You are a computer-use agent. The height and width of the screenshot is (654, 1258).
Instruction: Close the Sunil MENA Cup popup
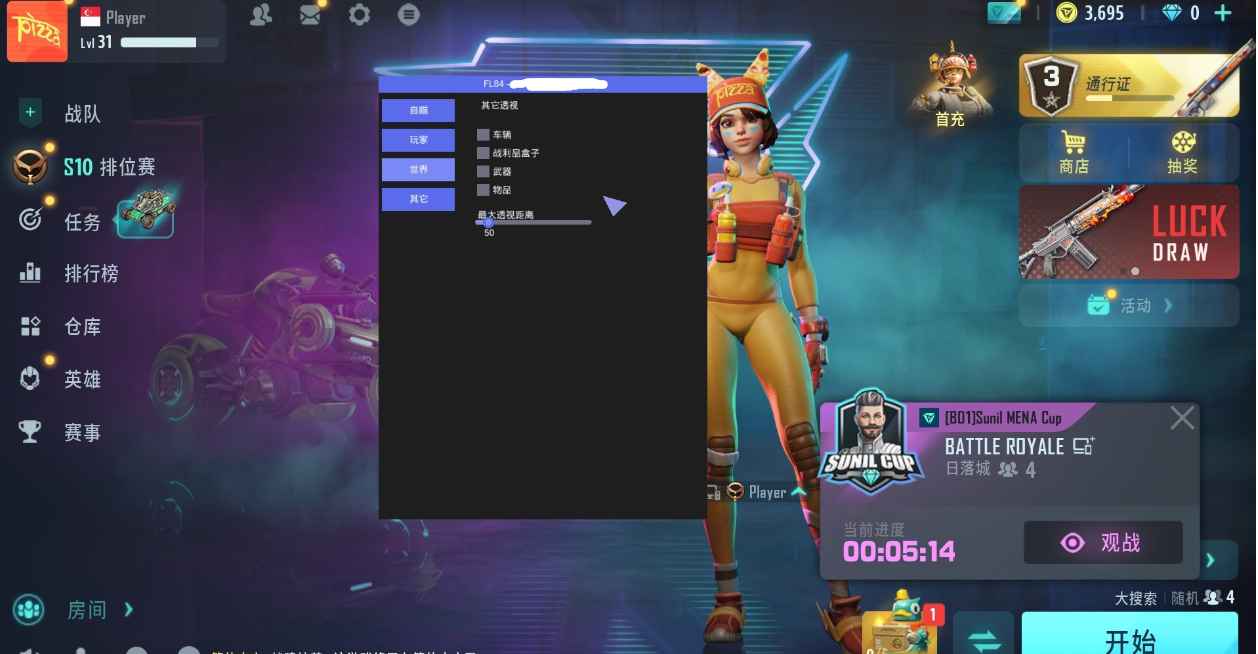(x=1182, y=418)
